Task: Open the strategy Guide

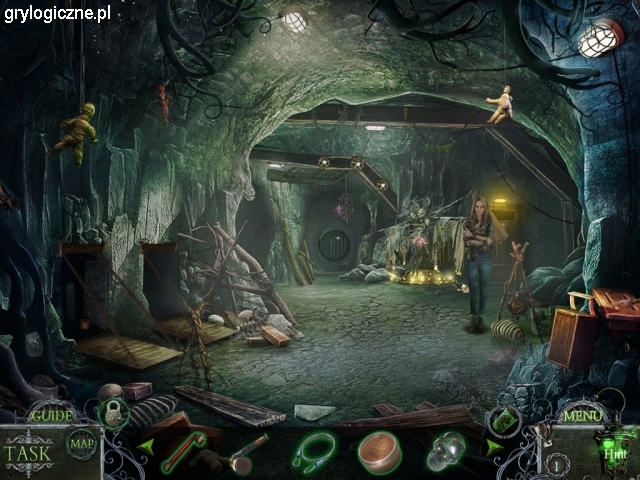Action: pos(51,415)
